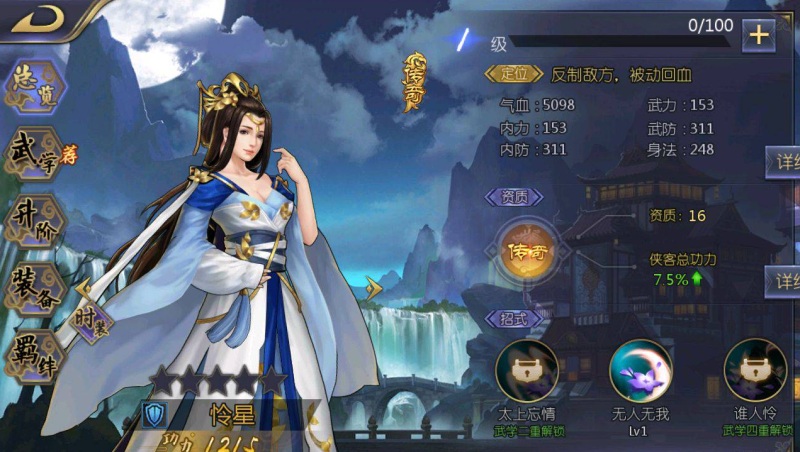Tap the orange 传奇 aptitude medallion
The image size is (800, 452).
coord(527,249)
